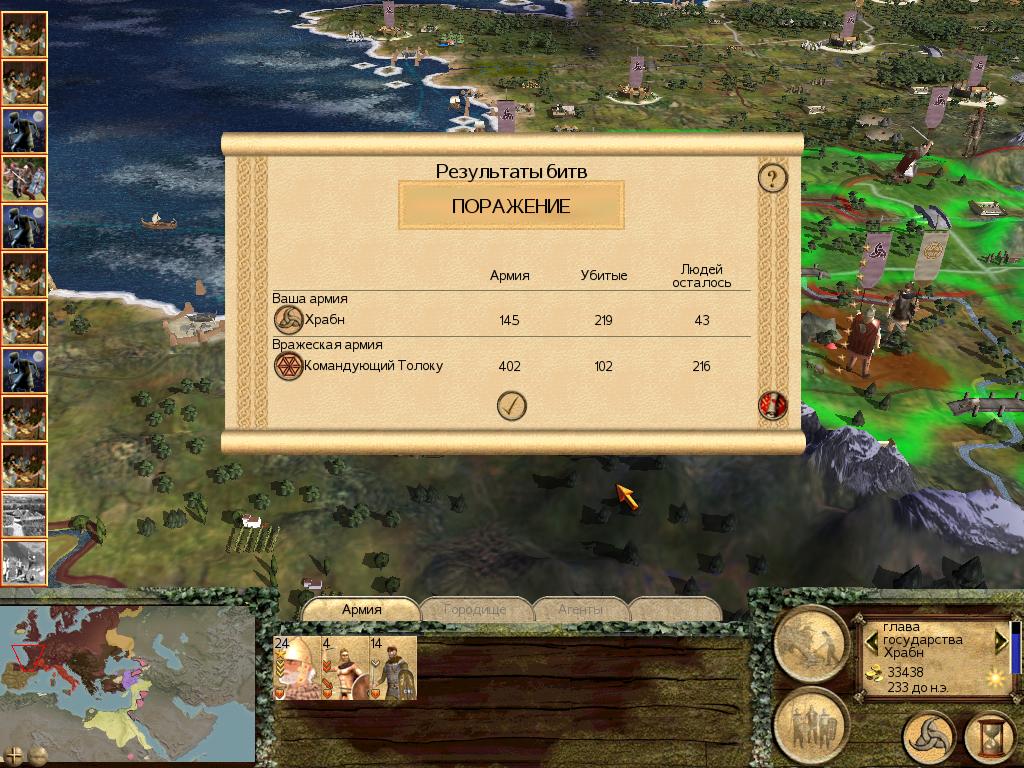Pick the armored swordsman unit card with 14 men
Image resolution: width=1024 pixels, height=768 pixels.
click(392, 668)
